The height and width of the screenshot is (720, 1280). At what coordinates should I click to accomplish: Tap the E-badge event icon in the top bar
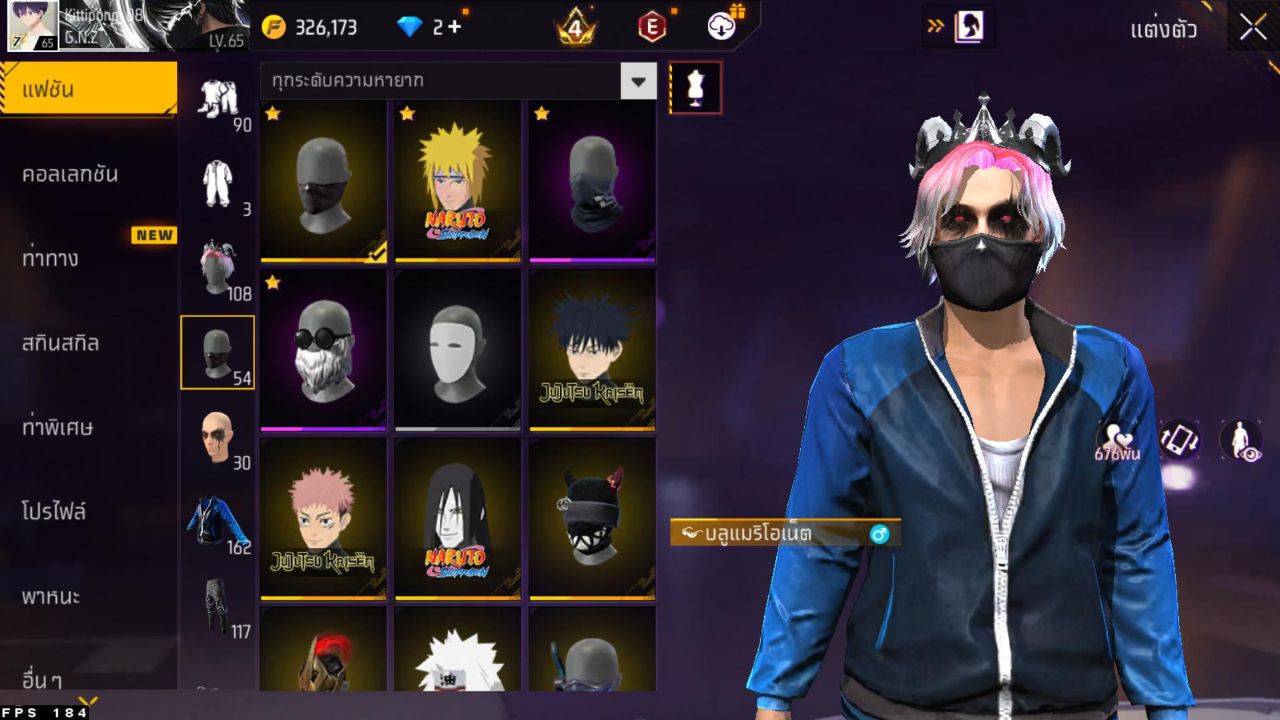click(x=652, y=27)
